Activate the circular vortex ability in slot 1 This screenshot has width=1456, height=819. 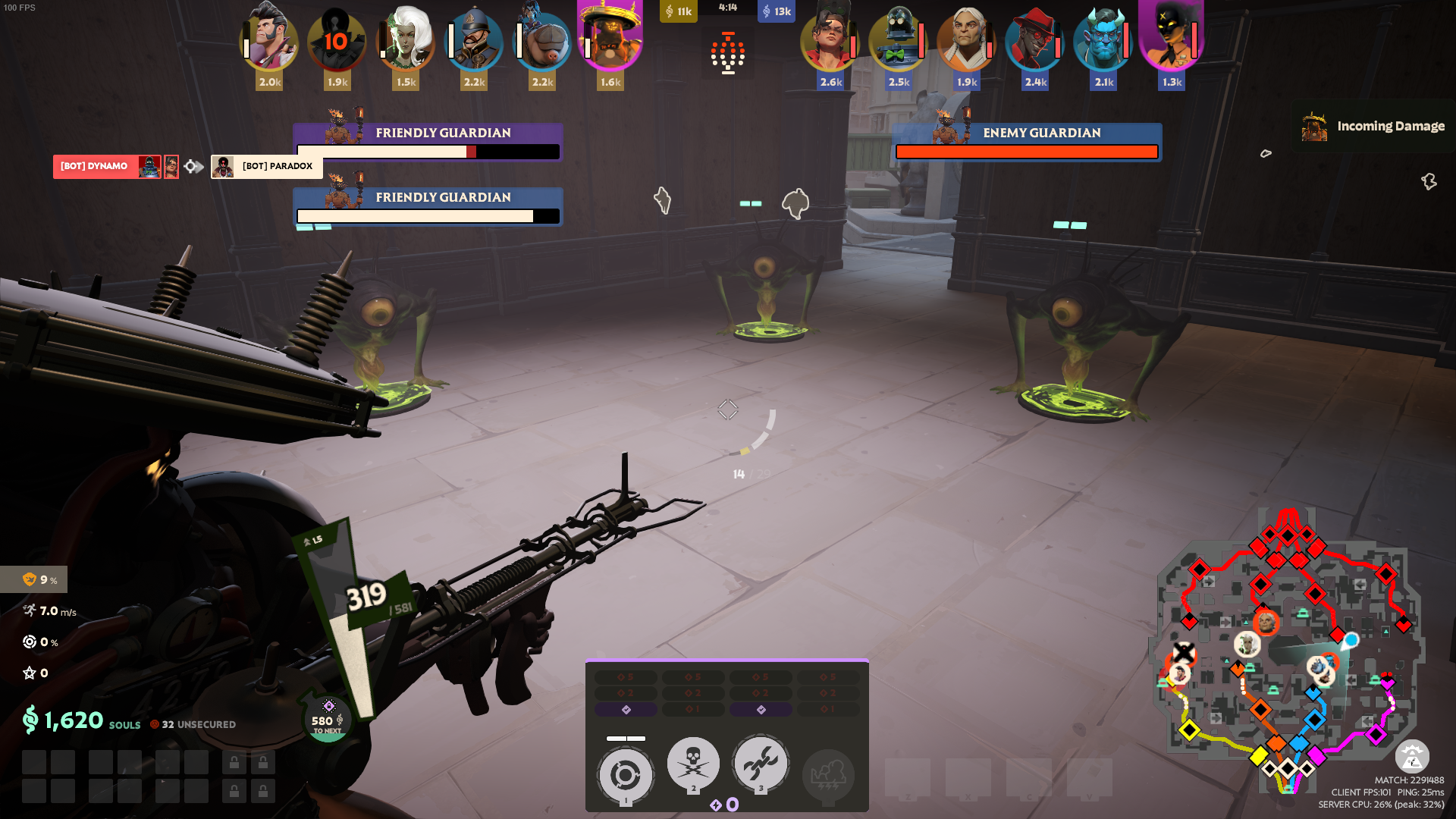click(625, 775)
